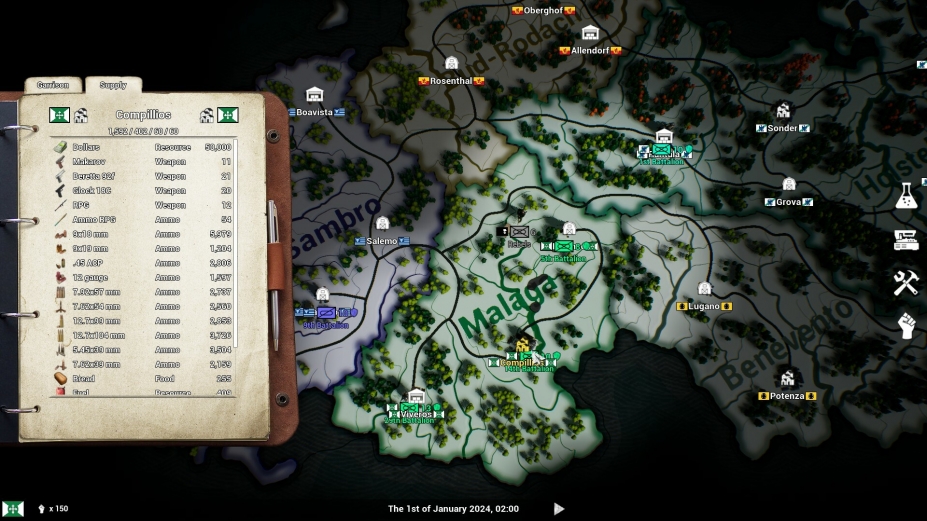Pick the Glock 18C weapon row

pyautogui.click(x=143, y=191)
